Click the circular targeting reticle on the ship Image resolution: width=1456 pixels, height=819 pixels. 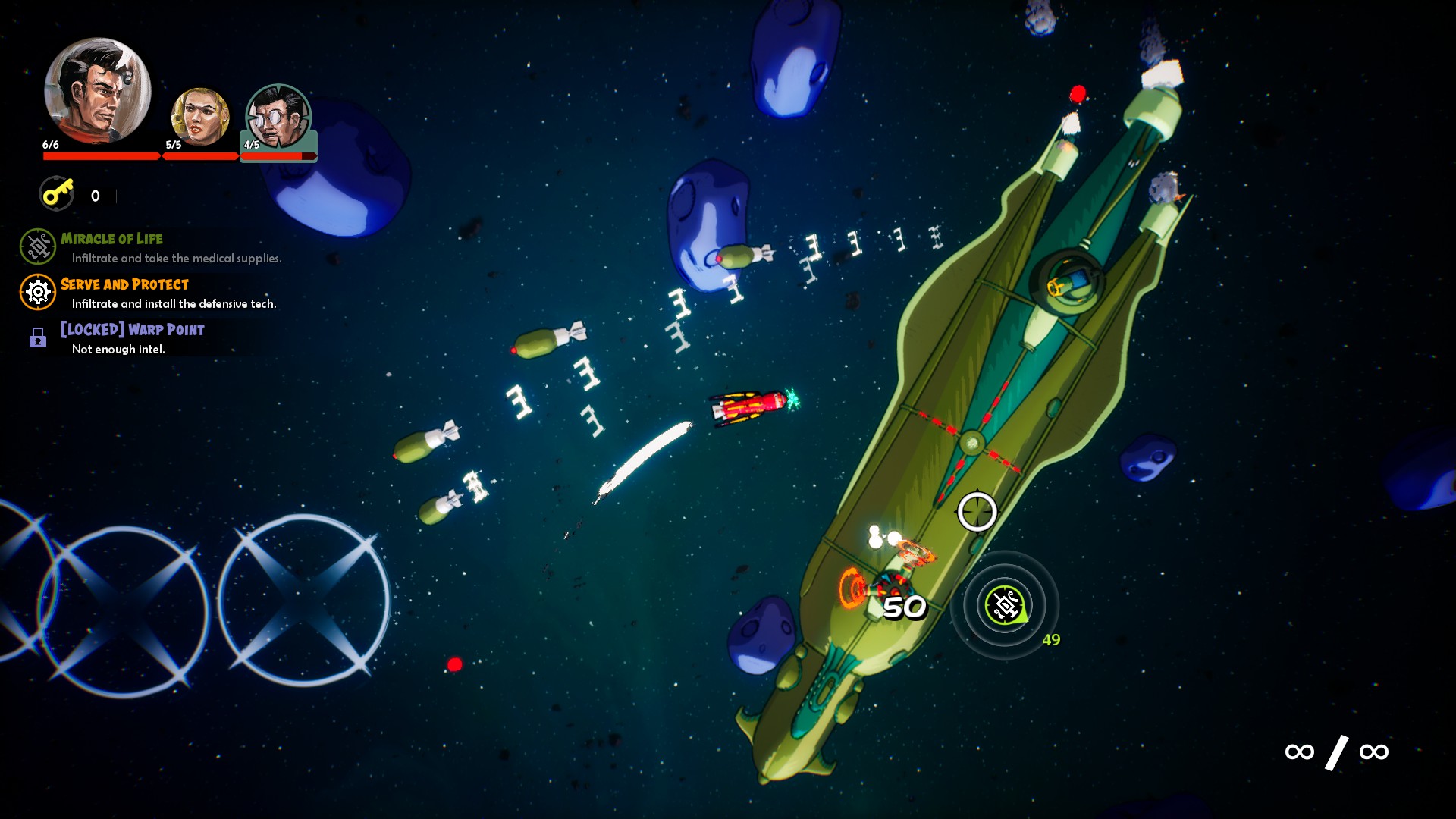(x=975, y=513)
